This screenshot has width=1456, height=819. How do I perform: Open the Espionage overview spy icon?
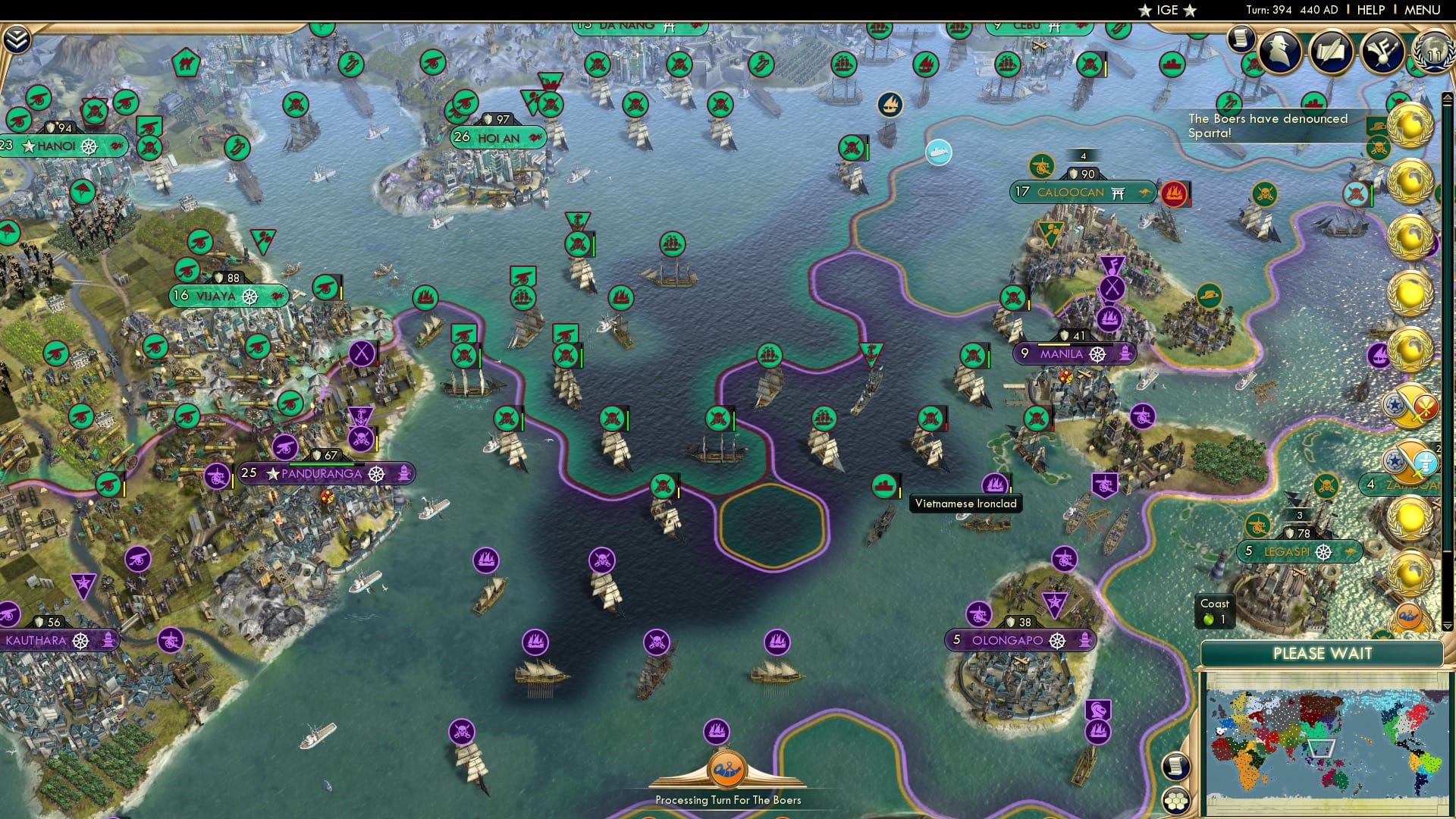[1282, 53]
